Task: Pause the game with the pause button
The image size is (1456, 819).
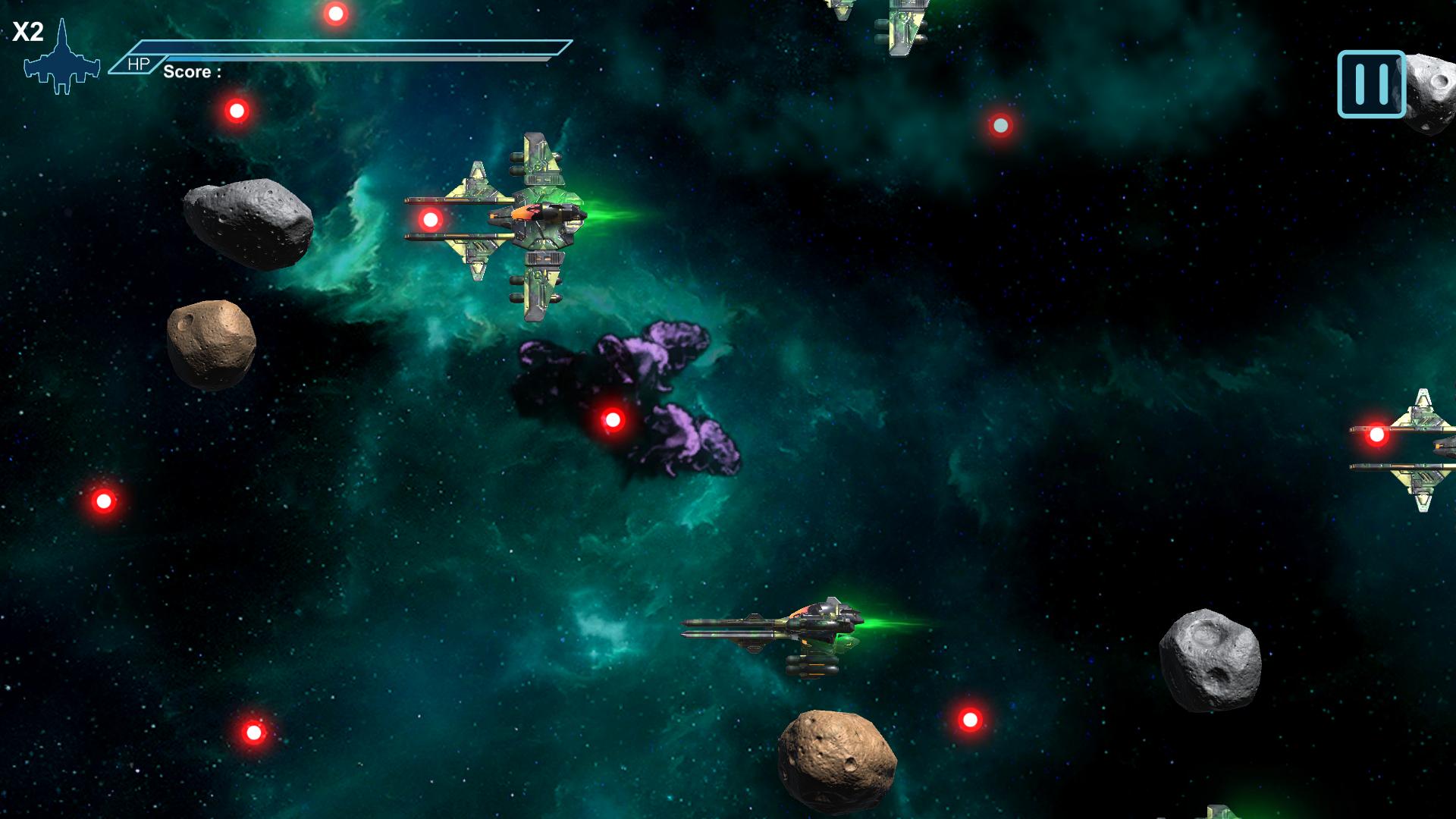Action: [1371, 84]
